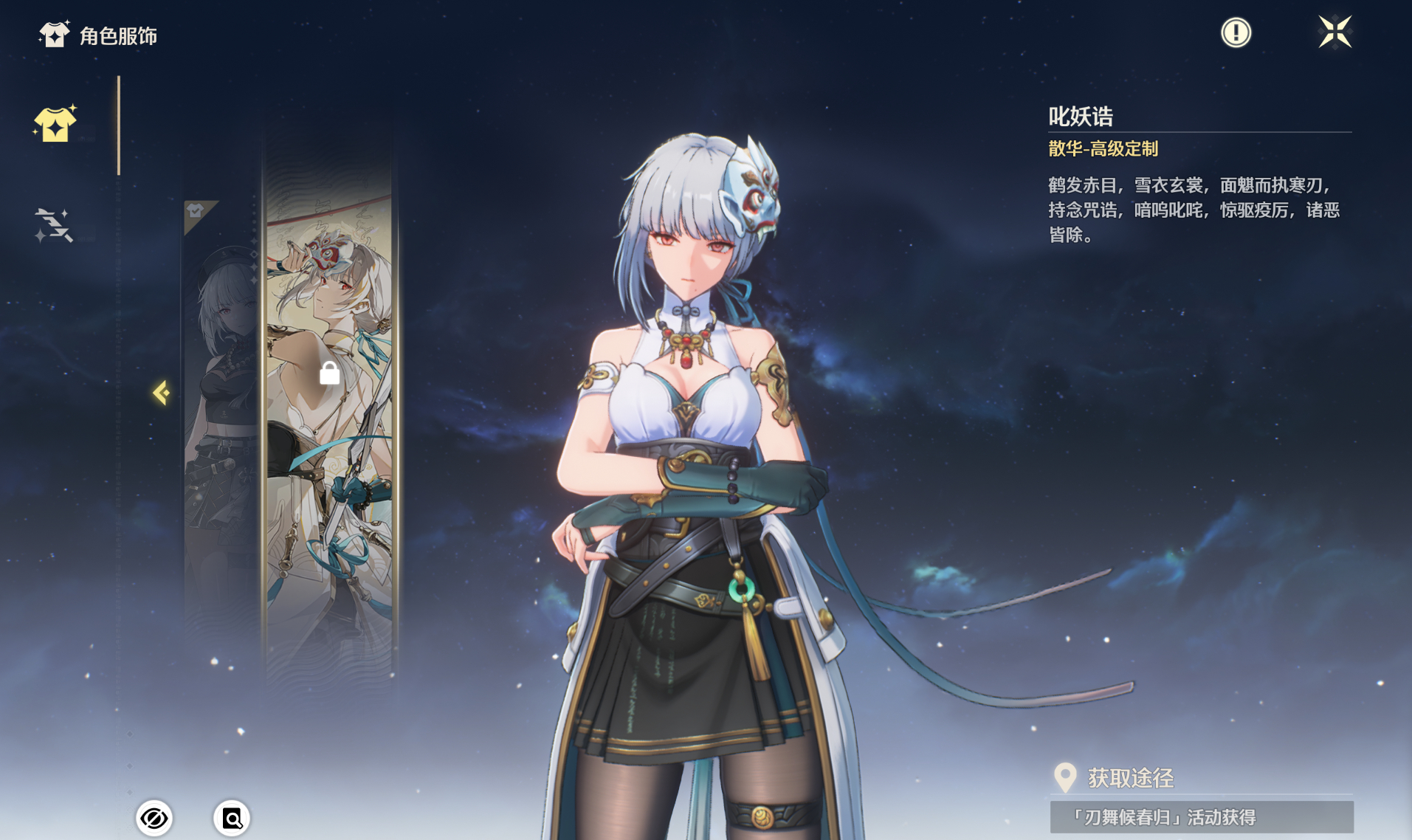Switch to the outfit shirt tab
This screenshot has height=840, width=1412.
pos(55,123)
